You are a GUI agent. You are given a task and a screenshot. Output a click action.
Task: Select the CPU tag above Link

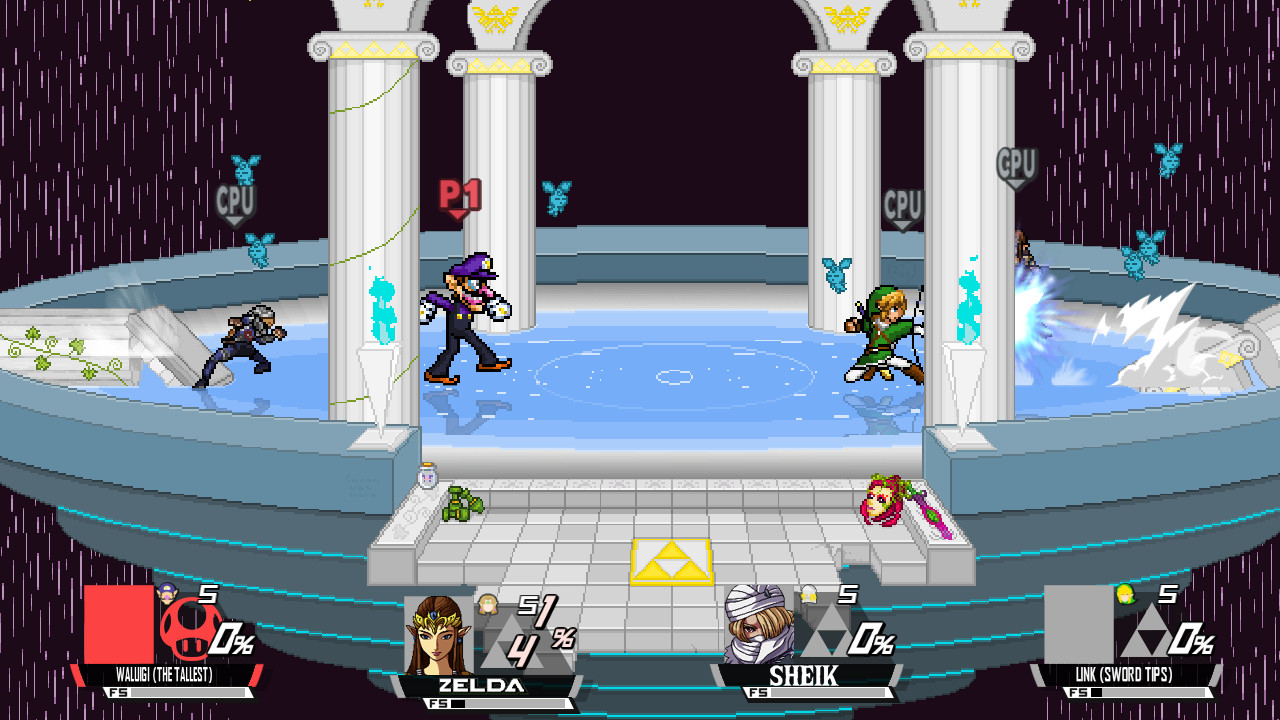click(903, 205)
